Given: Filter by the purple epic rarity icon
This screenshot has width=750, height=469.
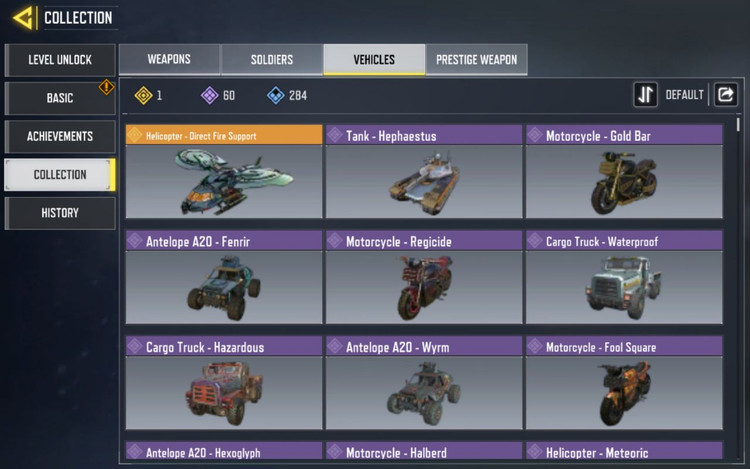Looking at the screenshot, I should (209, 96).
